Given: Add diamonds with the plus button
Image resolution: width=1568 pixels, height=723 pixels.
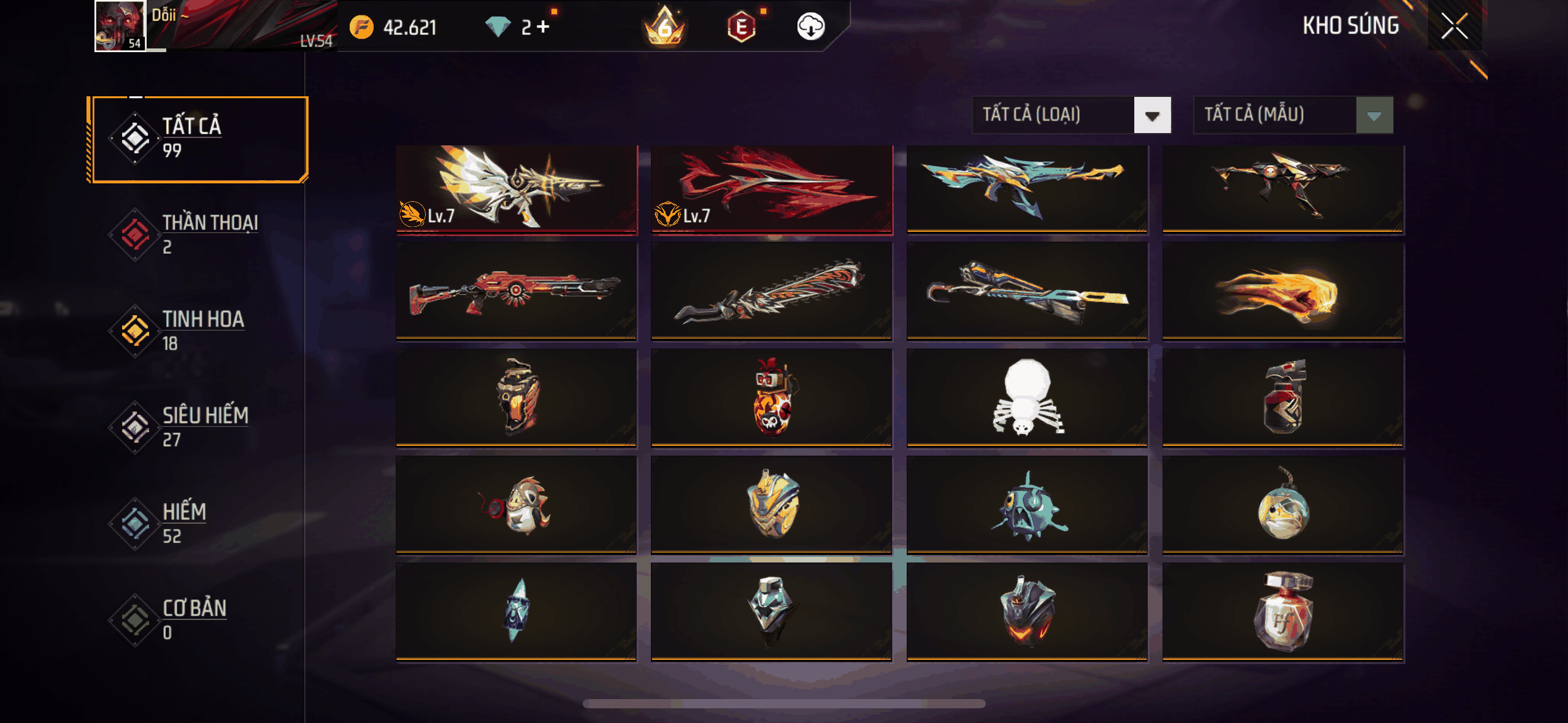Looking at the screenshot, I should (x=543, y=27).
